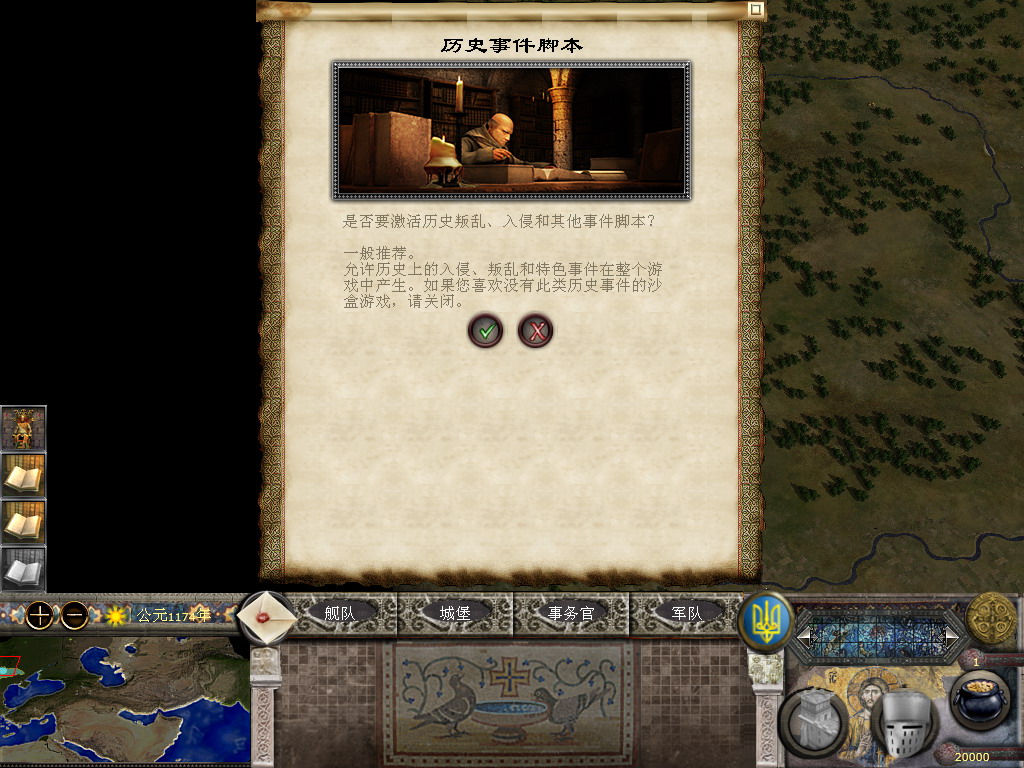Click the gold ornate medallion button
Screen dimensions: 1024x768
point(991,618)
